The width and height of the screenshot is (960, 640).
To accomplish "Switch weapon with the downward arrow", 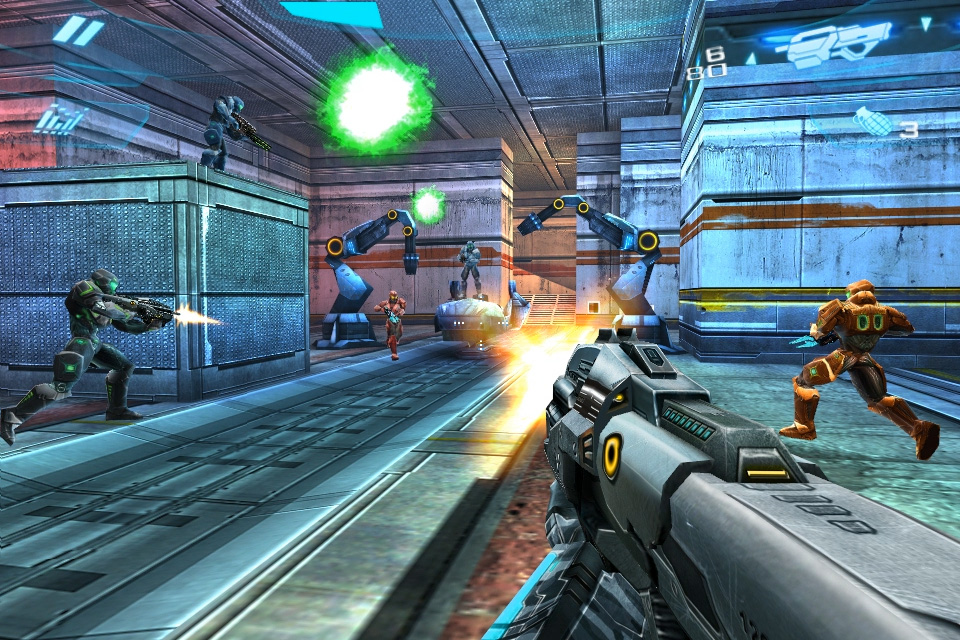I will click(x=925, y=22).
